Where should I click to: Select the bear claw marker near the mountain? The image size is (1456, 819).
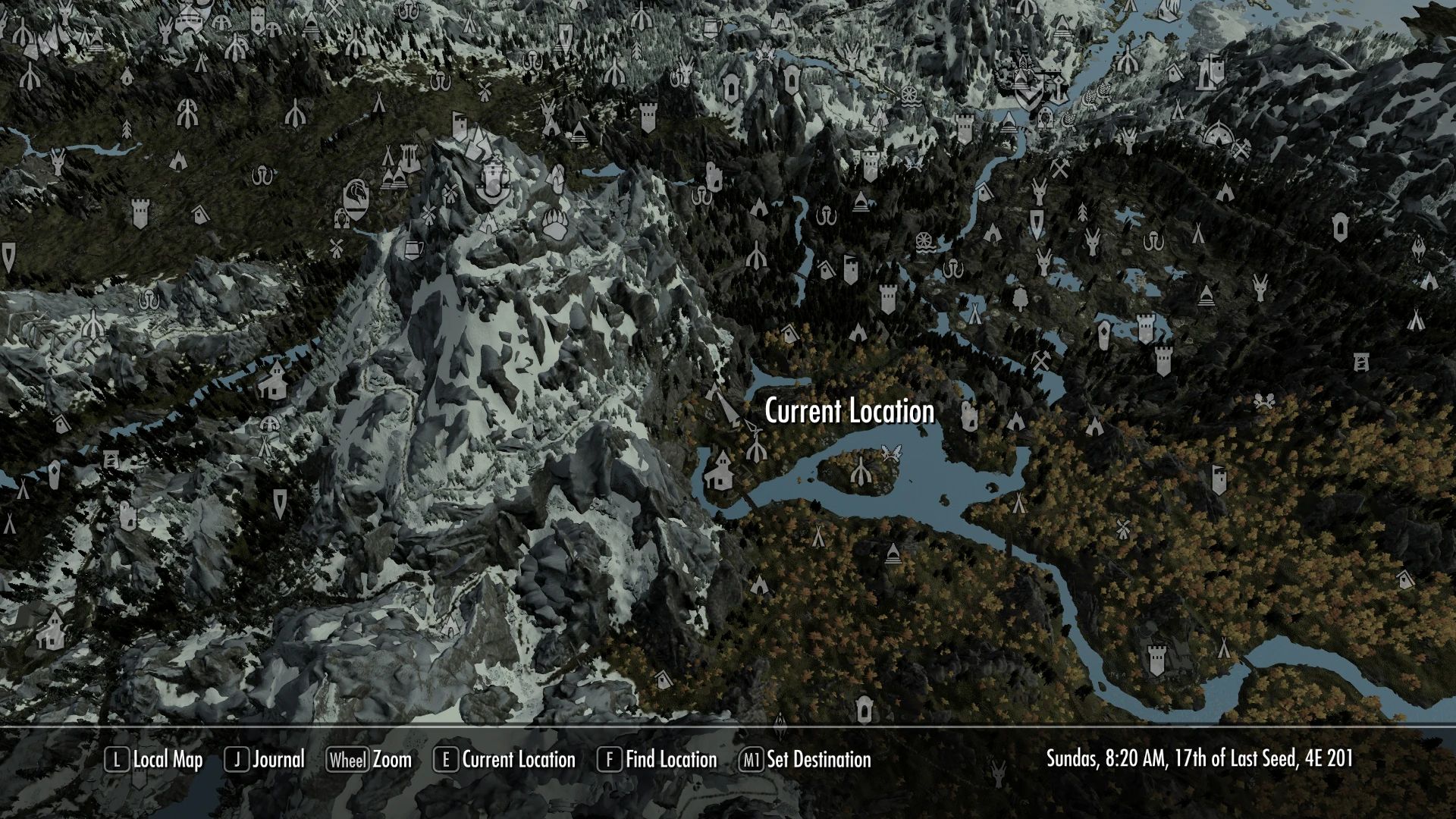pyautogui.click(x=554, y=225)
